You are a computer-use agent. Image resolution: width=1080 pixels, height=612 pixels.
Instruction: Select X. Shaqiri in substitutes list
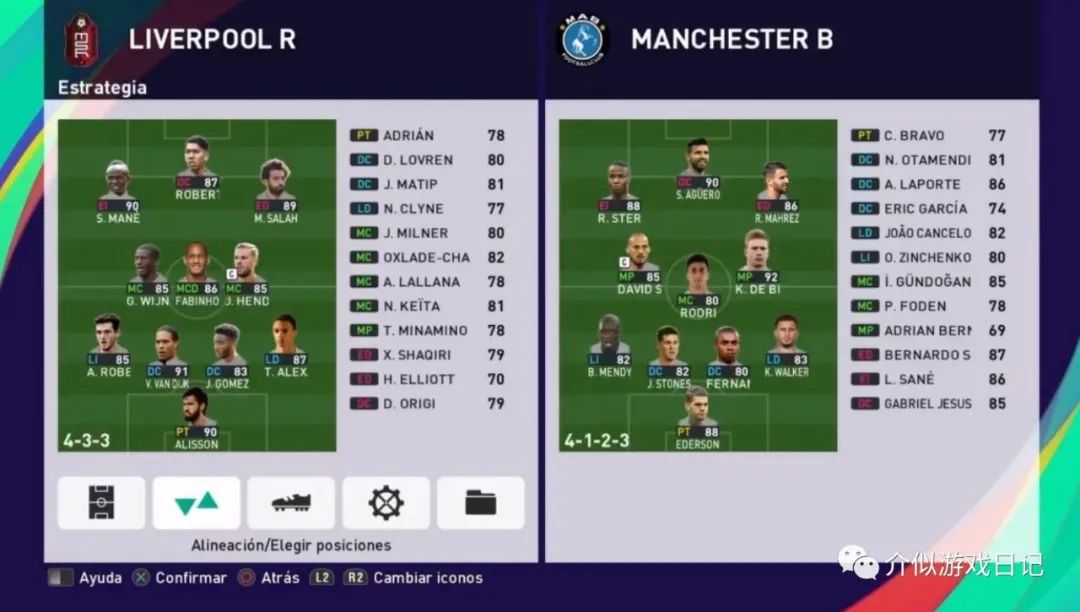coord(427,355)
